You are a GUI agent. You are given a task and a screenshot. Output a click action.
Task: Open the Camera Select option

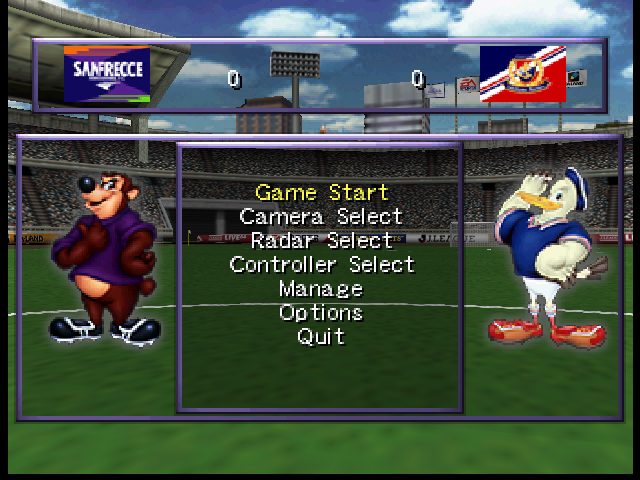click(321, 216)
